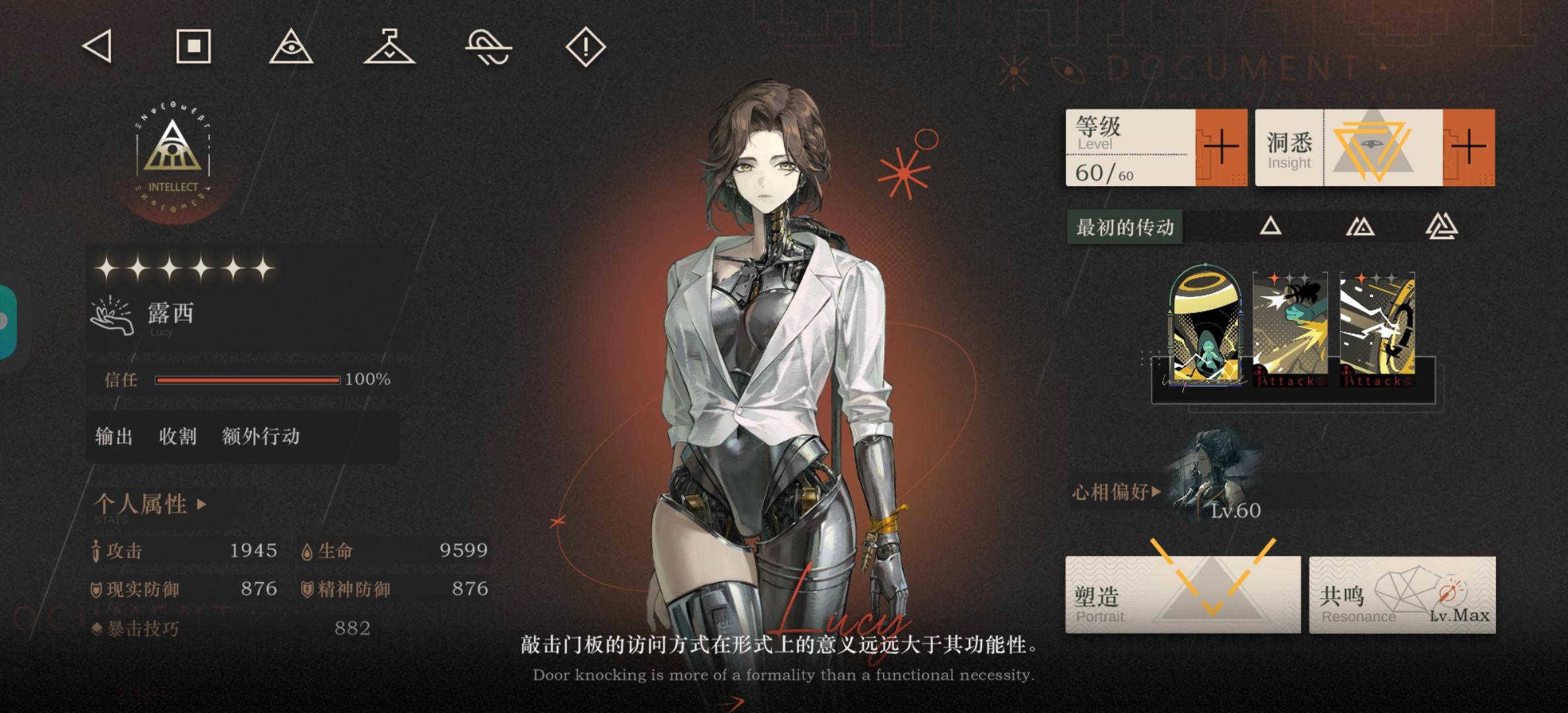Click the 信任 trust progress bar

pyautogui.click(x=247, y=379)
